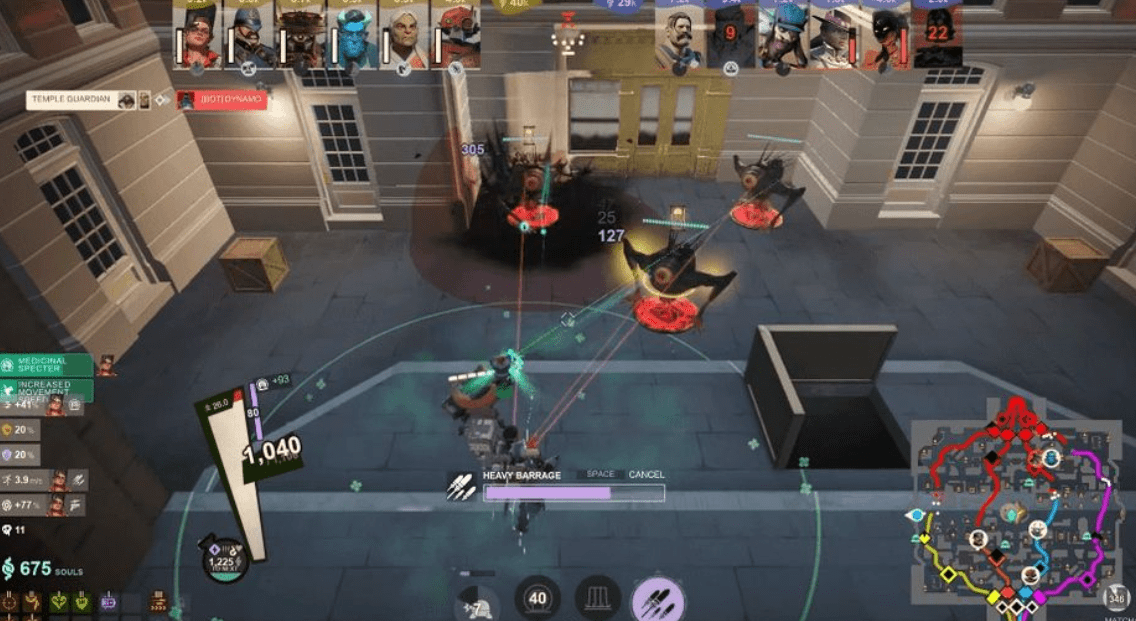Select the Medicinal Specter buff entry

tap(47, 364)
